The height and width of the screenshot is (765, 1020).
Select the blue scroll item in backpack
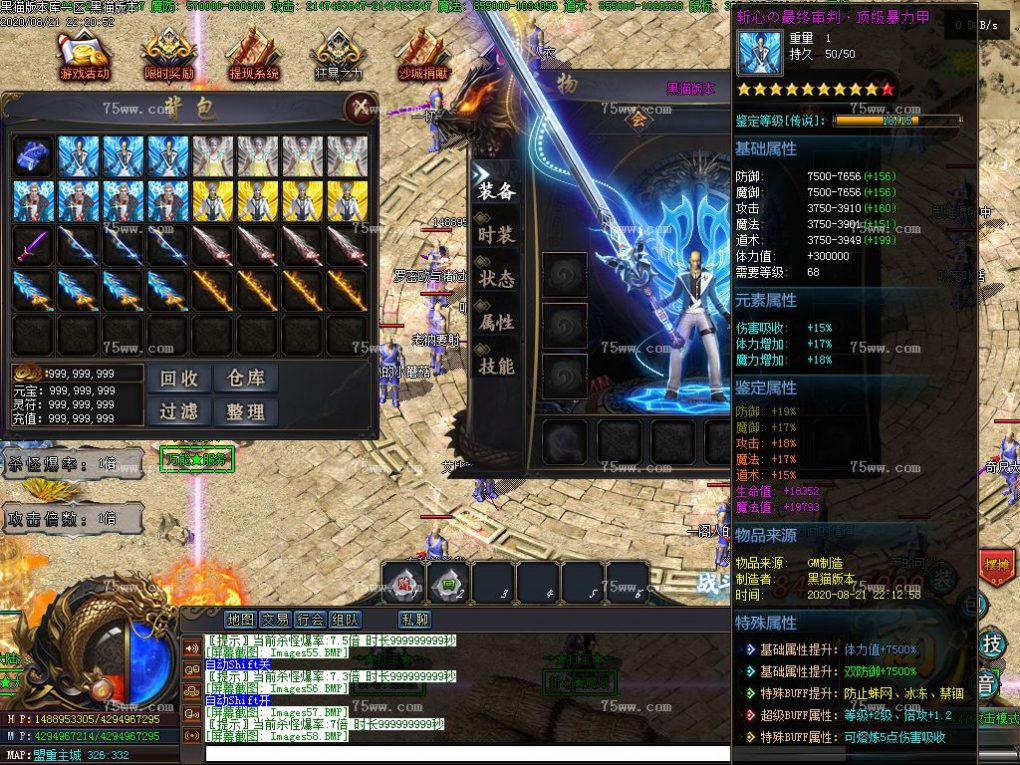(x=33, y=156)
